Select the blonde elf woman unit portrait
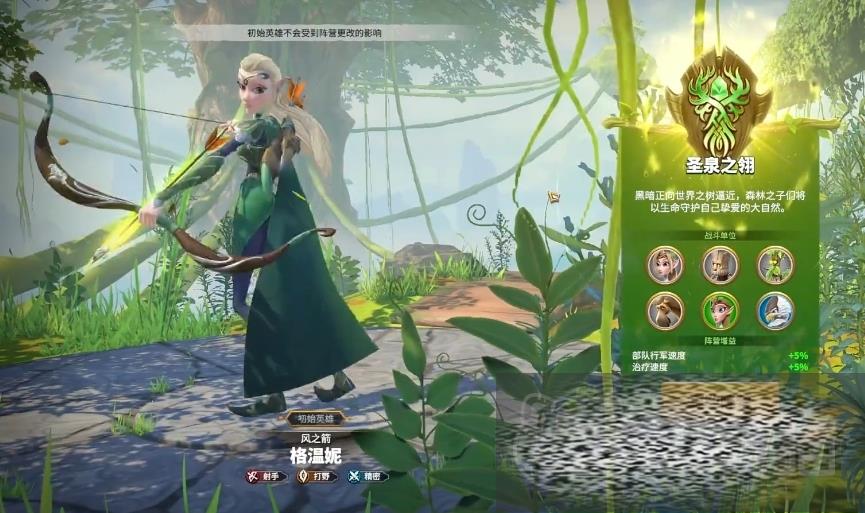 [x=665, y=265]
